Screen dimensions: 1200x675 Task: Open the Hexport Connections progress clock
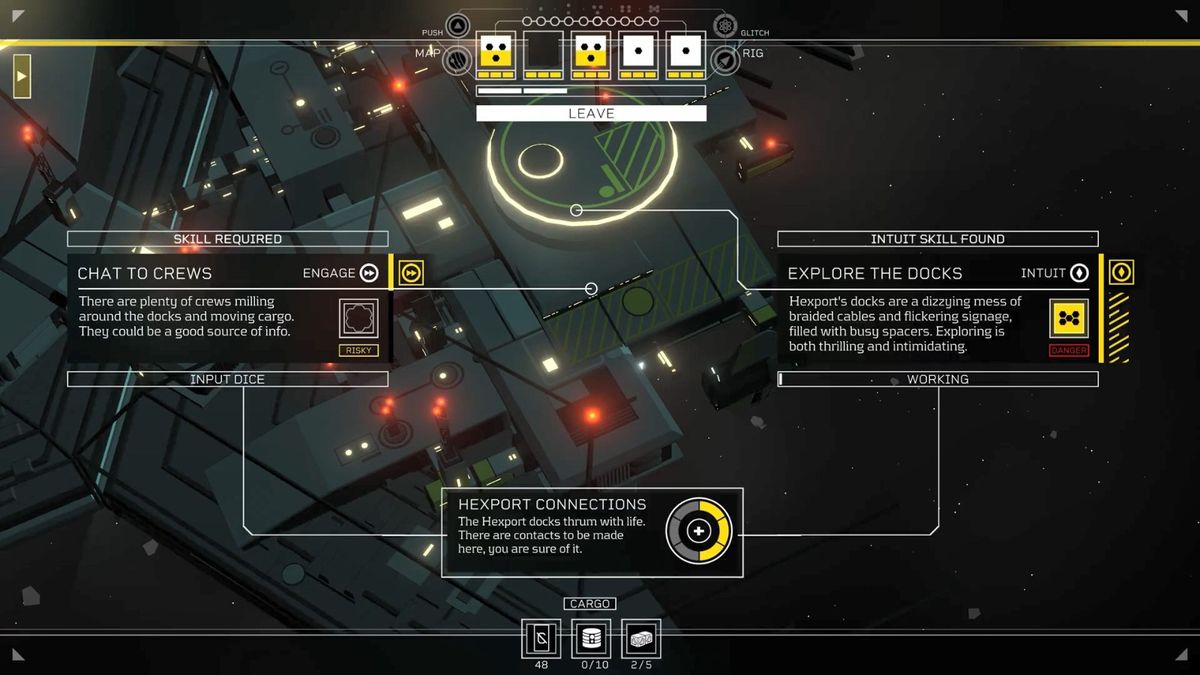[x=699, y=530]
